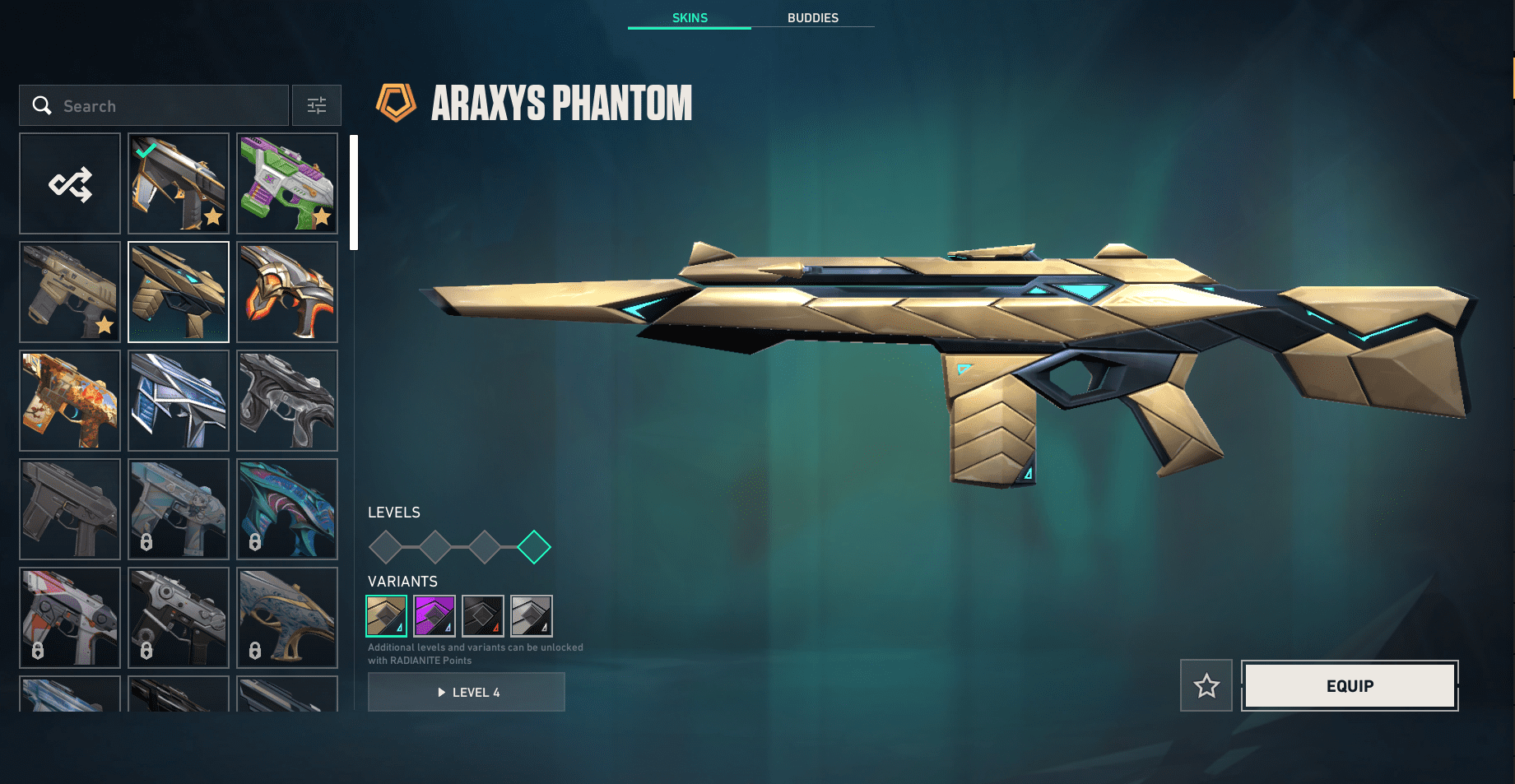Select the green and purple toy Phantom skin
The image size is (1515, 784).
287,183
